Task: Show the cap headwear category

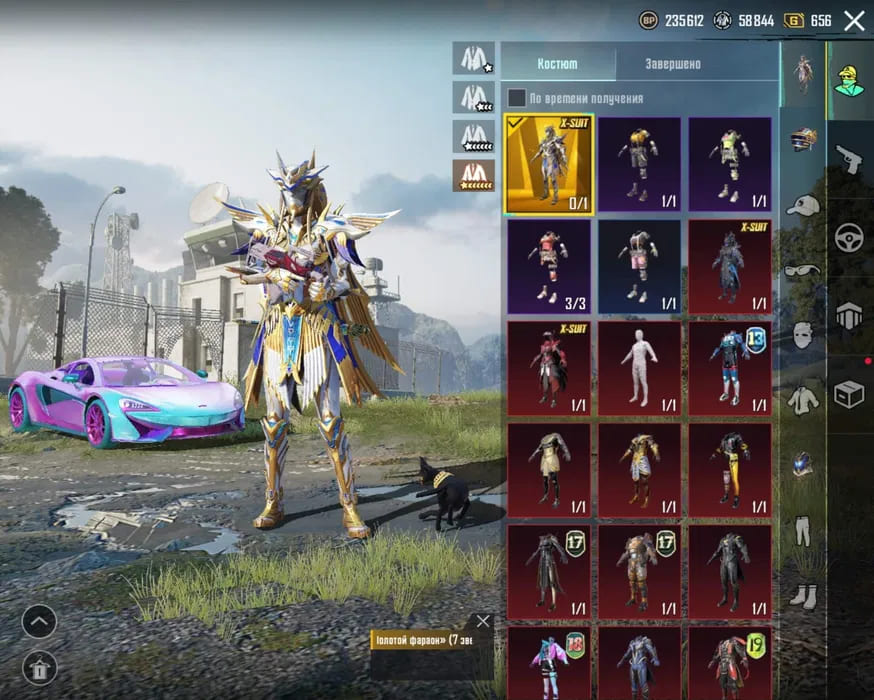Action: pyautogui.click(x=803, y=205)
